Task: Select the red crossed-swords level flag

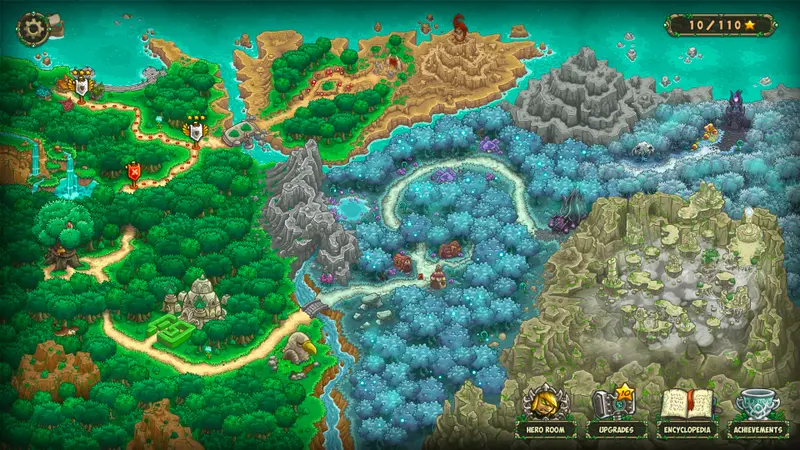Action: pyautogui.click(x=133, y=173)
